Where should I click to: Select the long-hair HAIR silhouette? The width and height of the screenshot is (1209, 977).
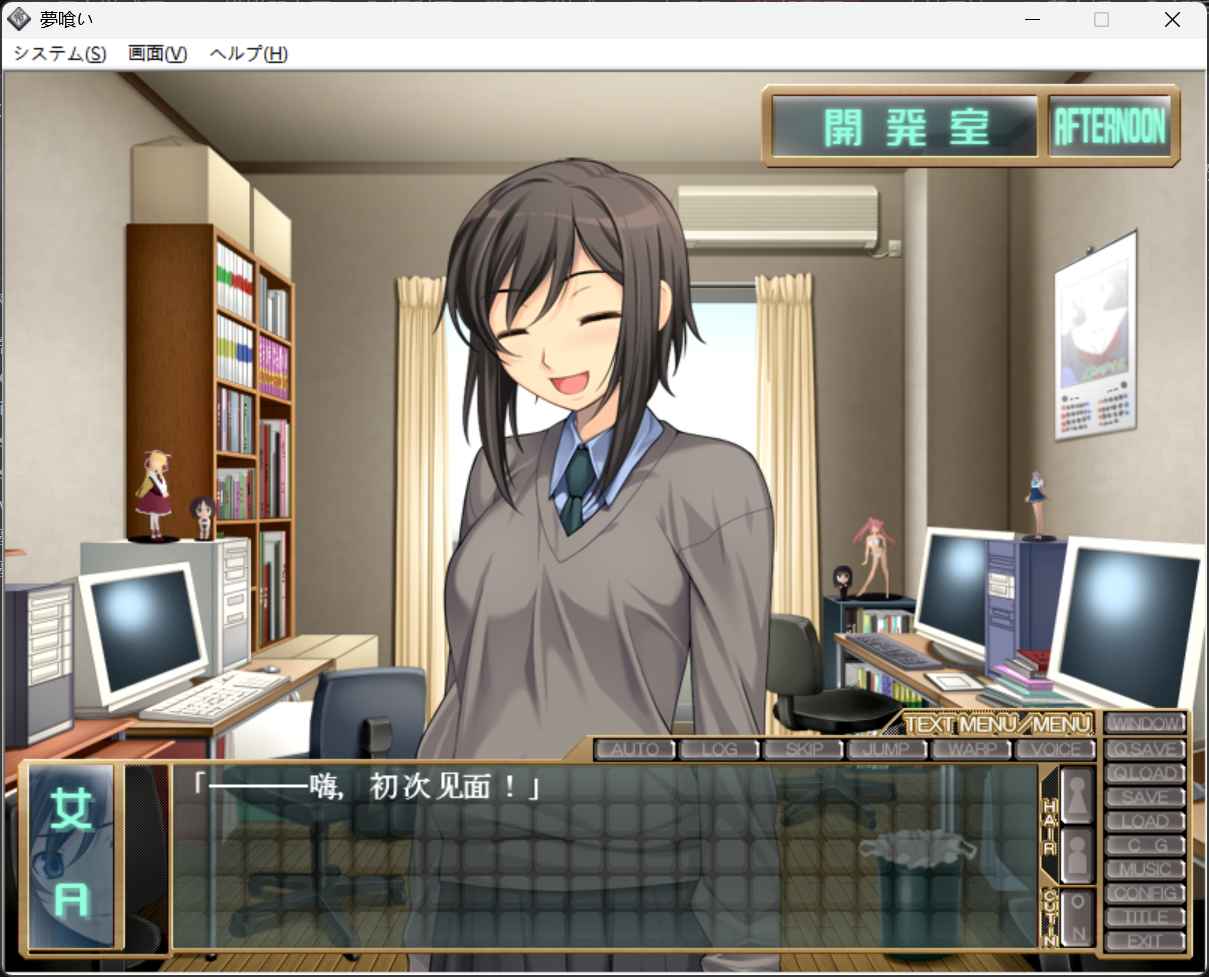pyautogui.click(x=1077, y=795)
